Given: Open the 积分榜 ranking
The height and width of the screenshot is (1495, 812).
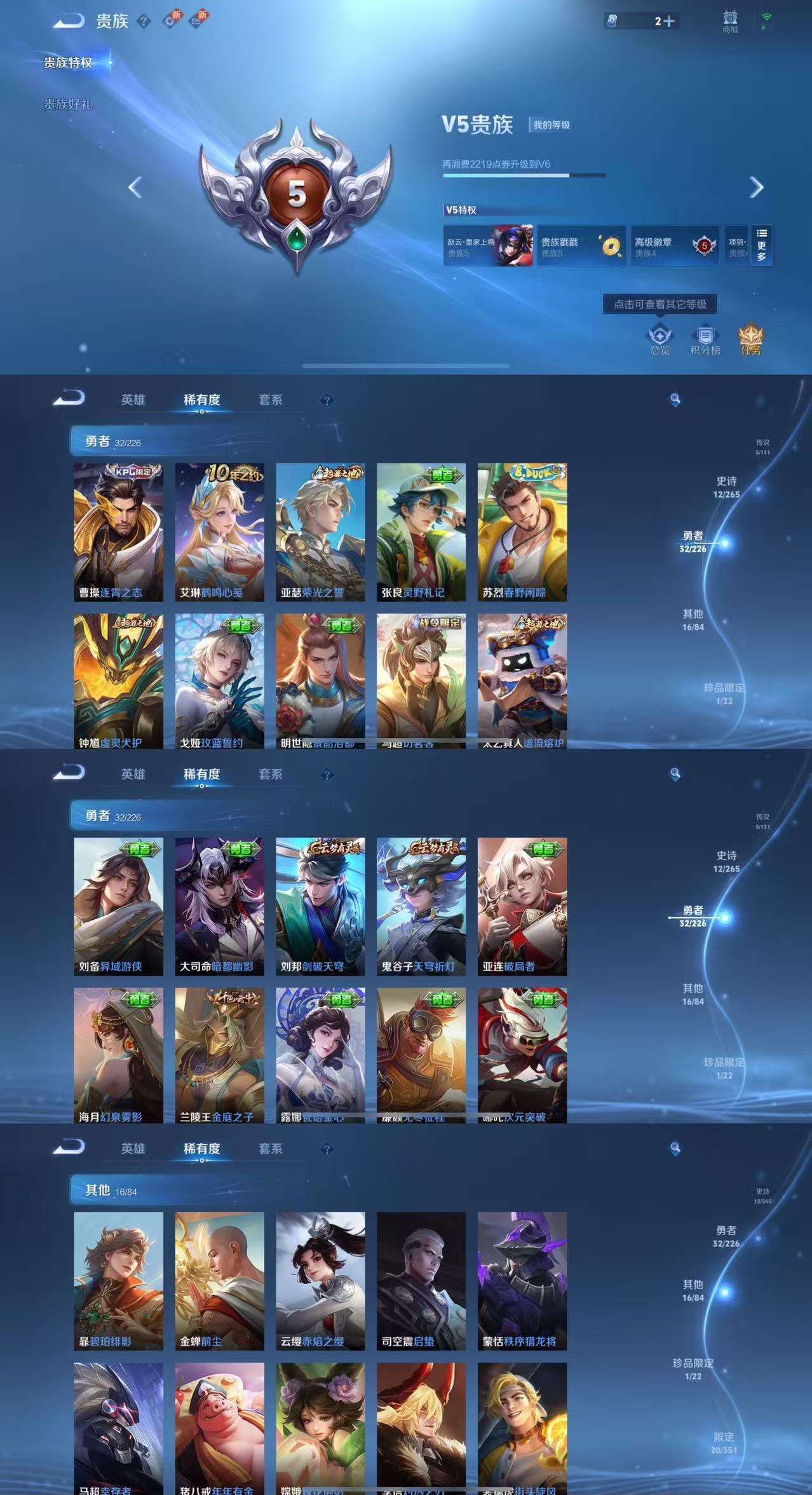Looking at the screenshot, I should [x=705, y=339].
